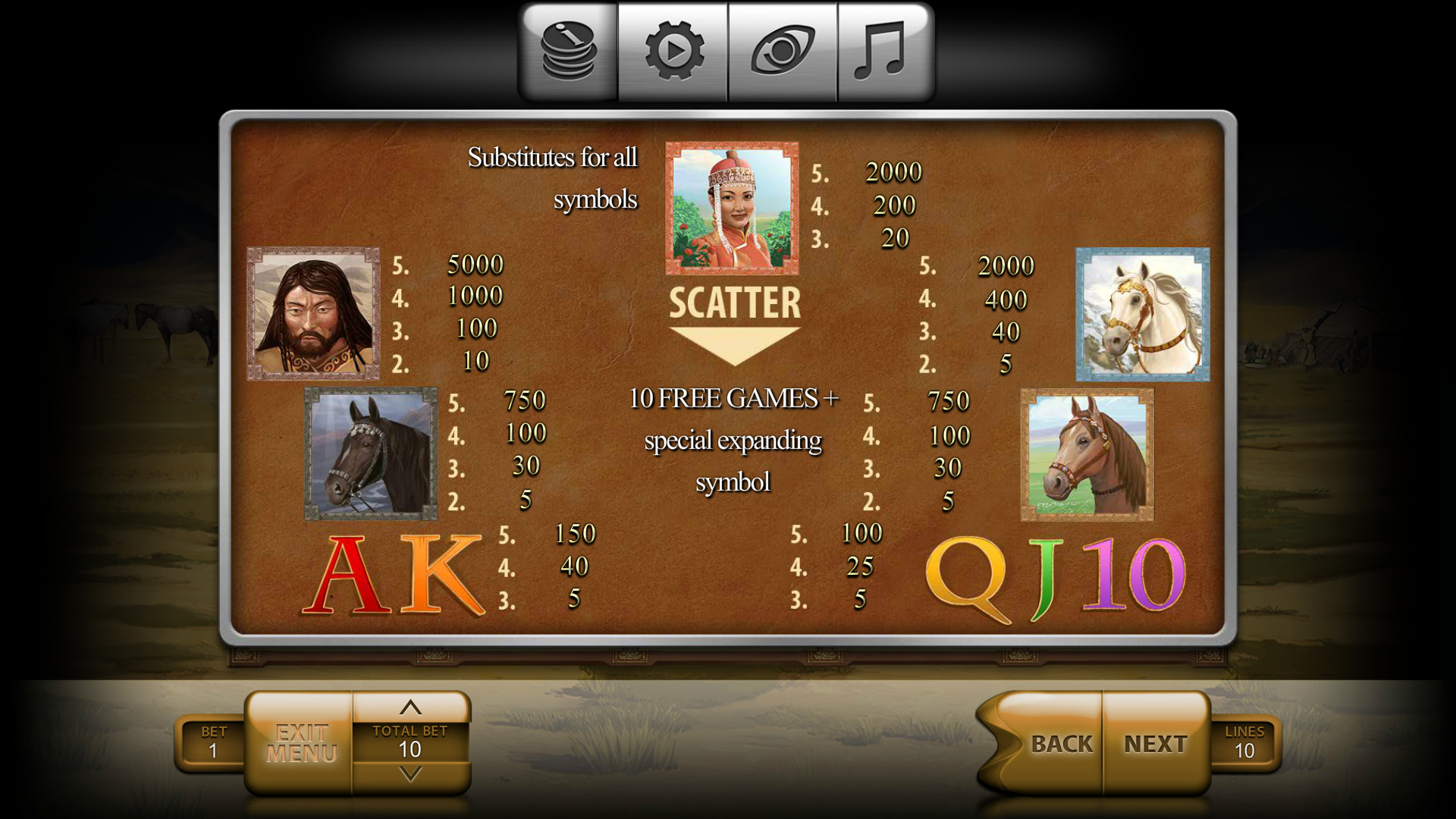Open the autoplay gear settings tab

[673, 52]
